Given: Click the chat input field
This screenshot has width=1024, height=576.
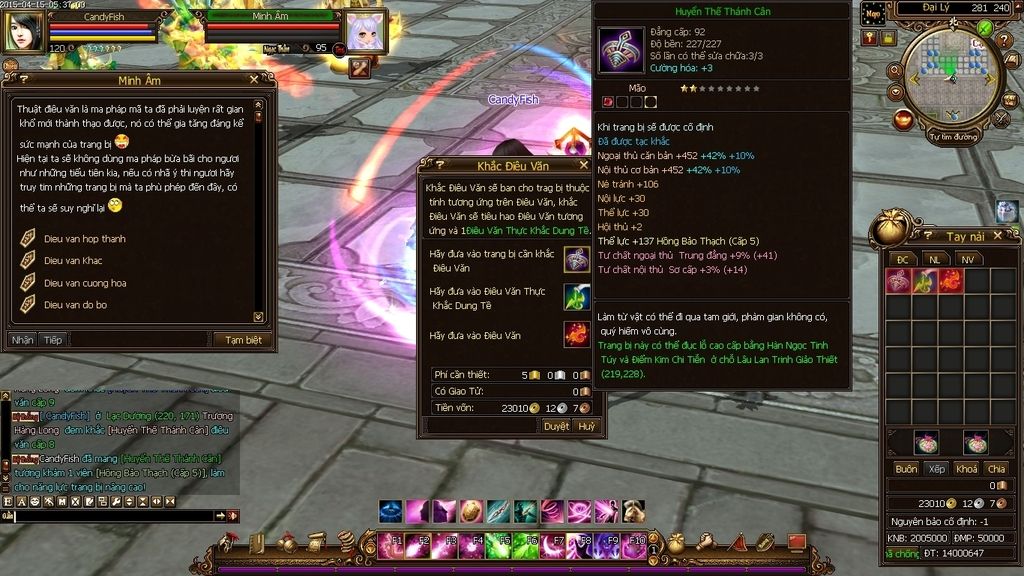Looking at the screenshot, I should [115, 516].
